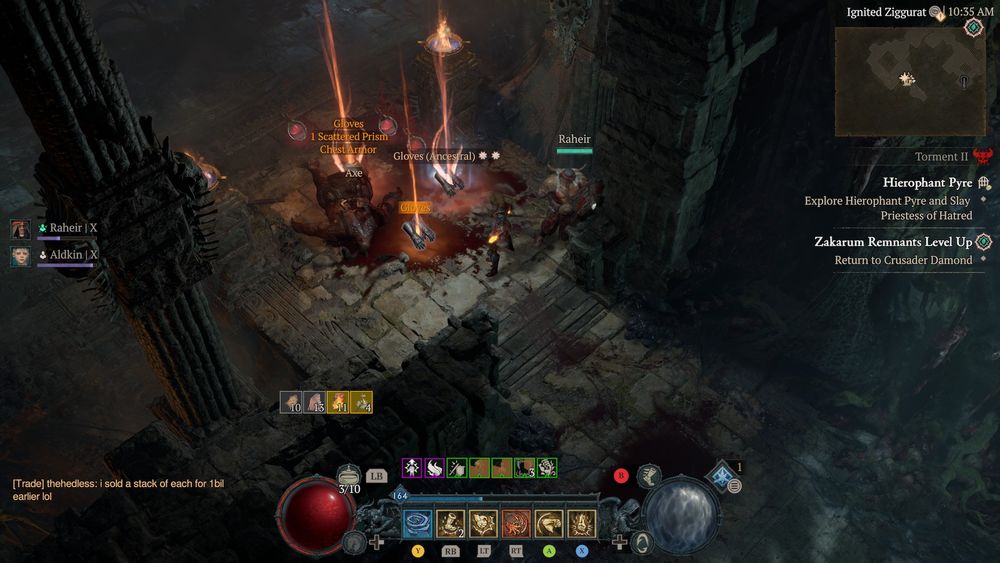Select Aldkin's party portrait
Image resolution: width=1000 pixels, height=563 pixels.
coord(21,256)
